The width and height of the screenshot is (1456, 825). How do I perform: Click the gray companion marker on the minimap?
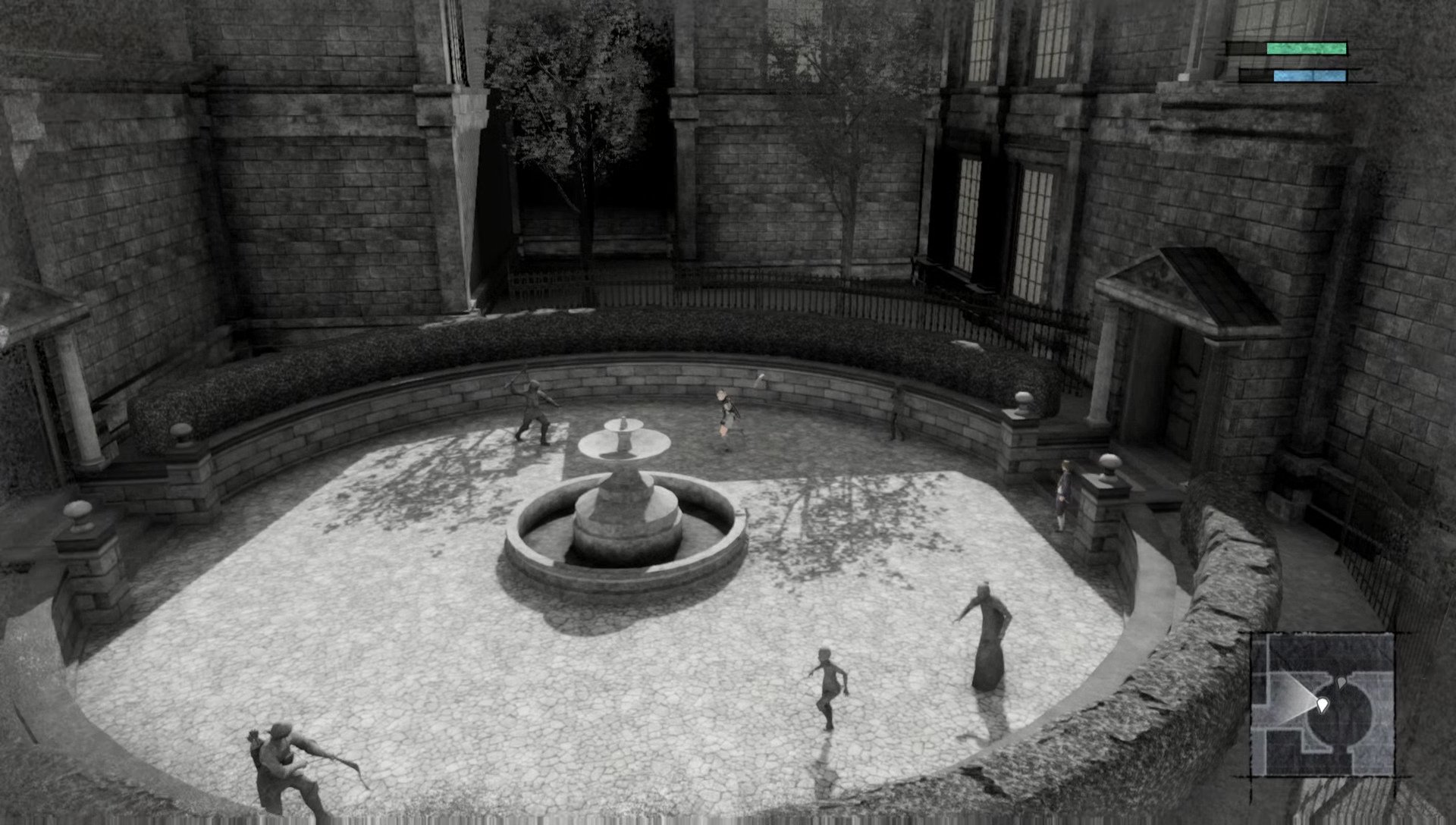(x=1341, y=682)
